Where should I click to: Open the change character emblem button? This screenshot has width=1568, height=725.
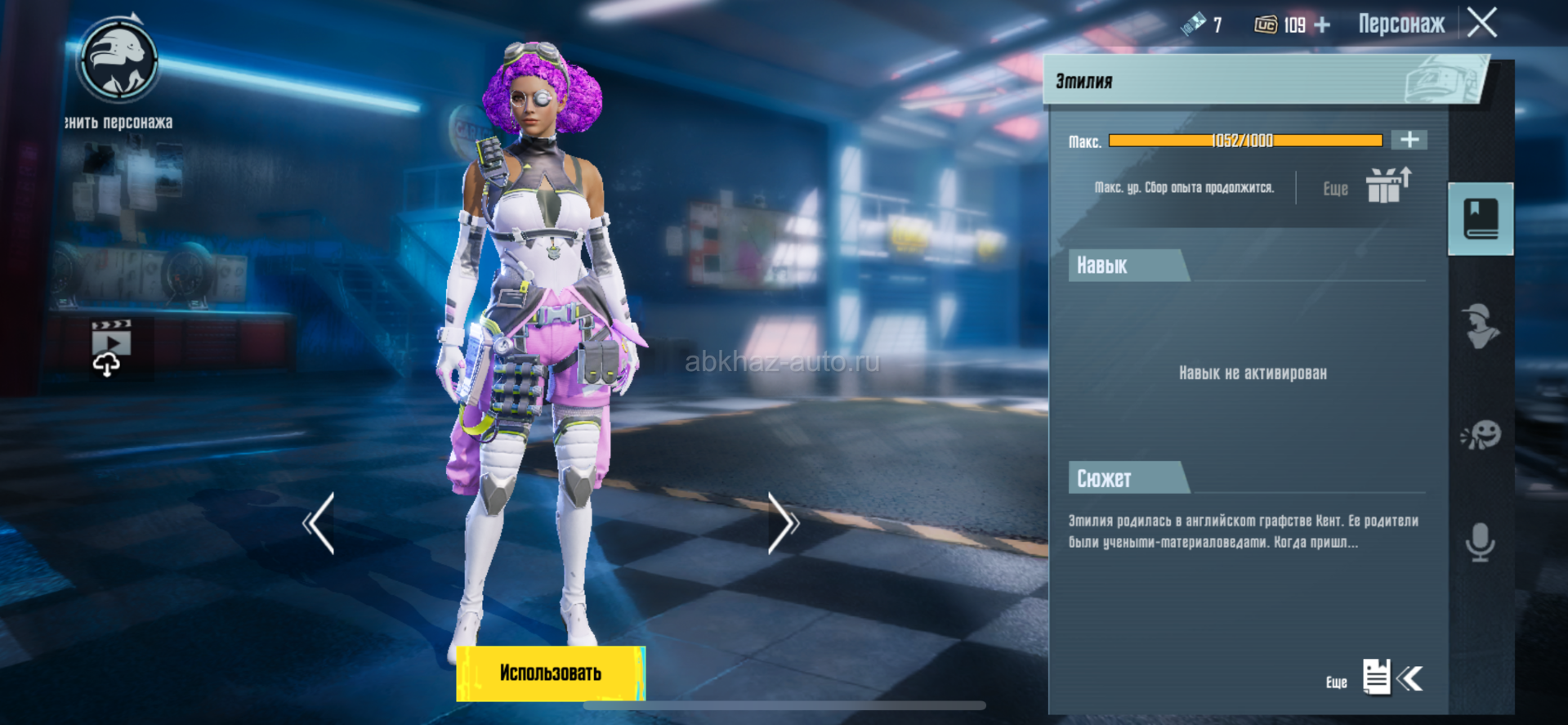point(118,61)
